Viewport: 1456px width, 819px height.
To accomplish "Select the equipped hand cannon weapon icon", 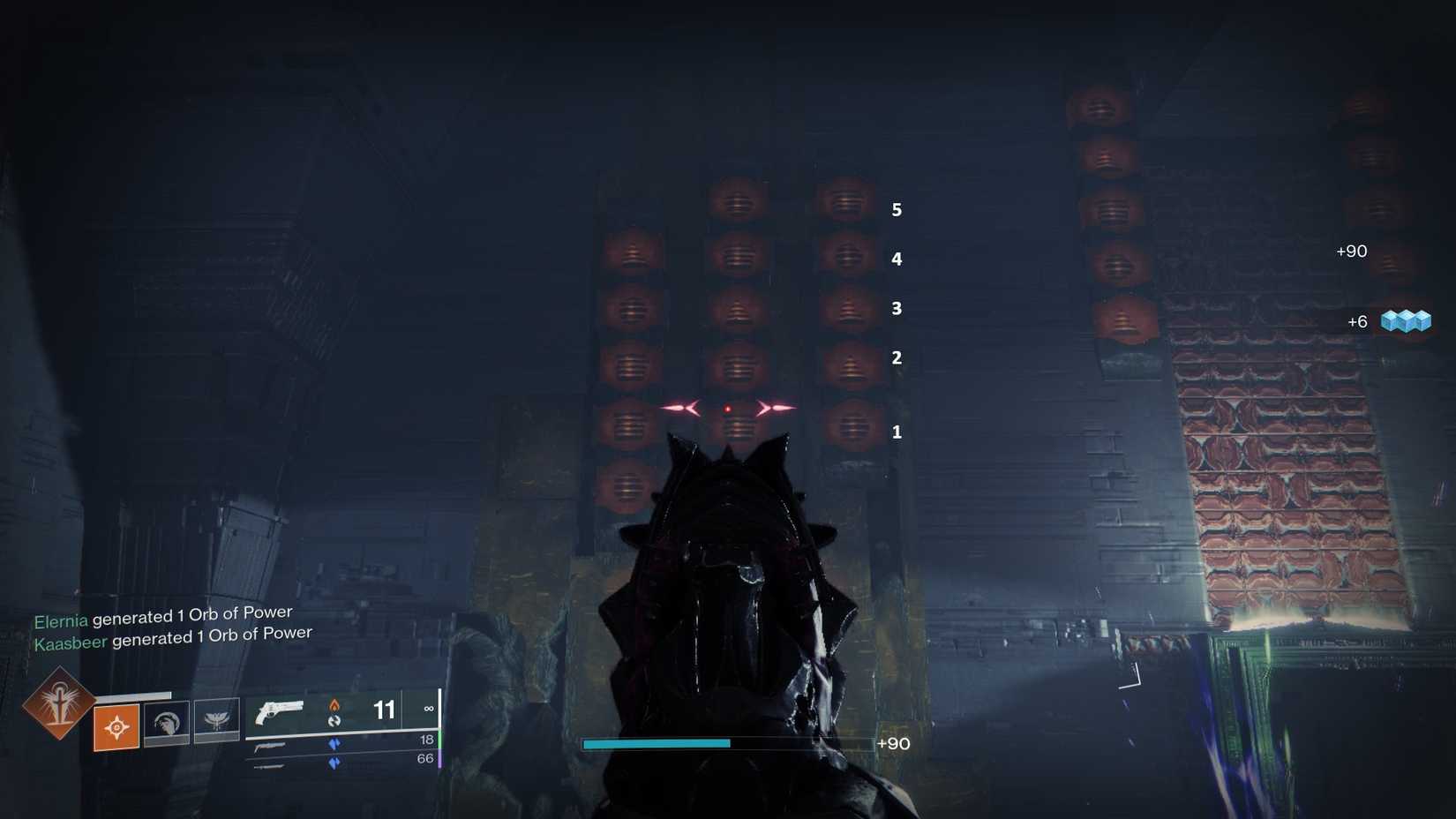I will pos(281,713).
